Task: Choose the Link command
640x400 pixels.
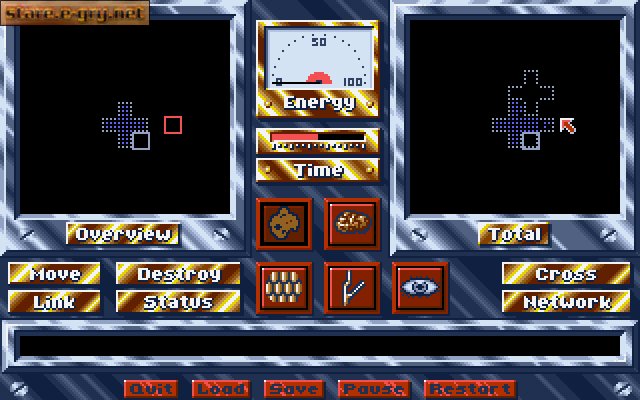Action: point(55,300)
